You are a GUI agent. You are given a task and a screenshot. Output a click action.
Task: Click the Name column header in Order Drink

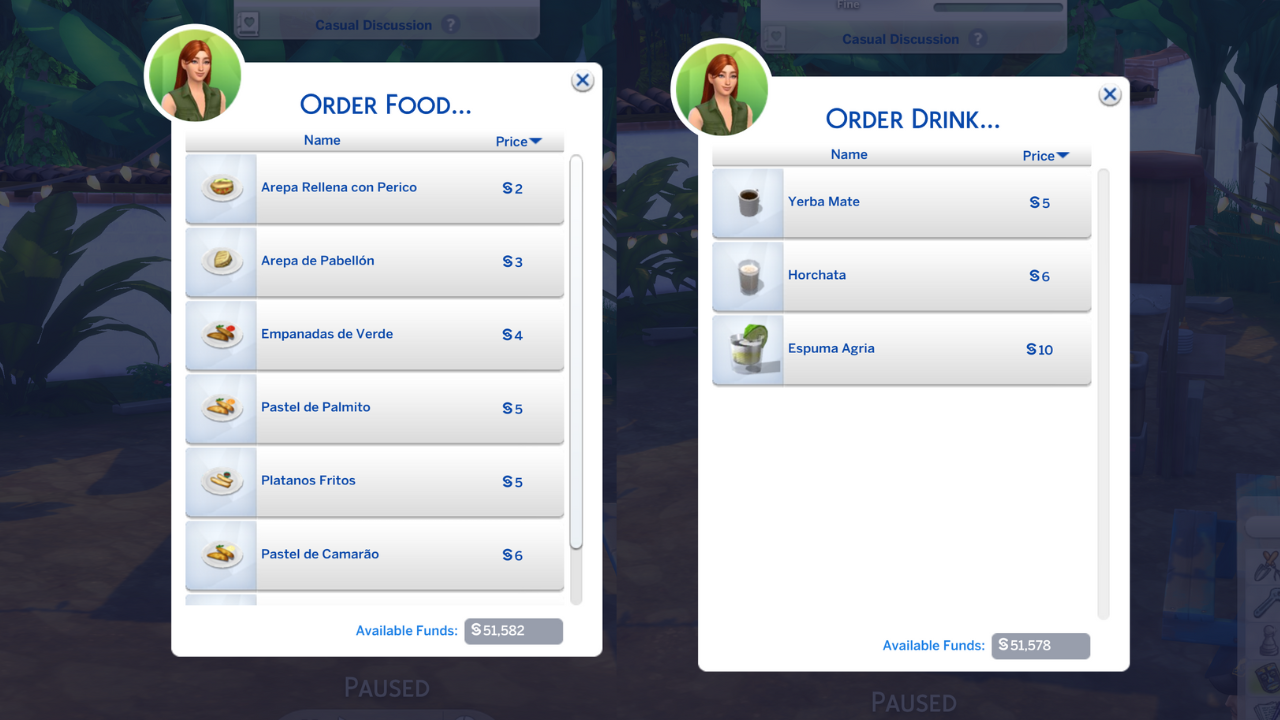point(849,154)
